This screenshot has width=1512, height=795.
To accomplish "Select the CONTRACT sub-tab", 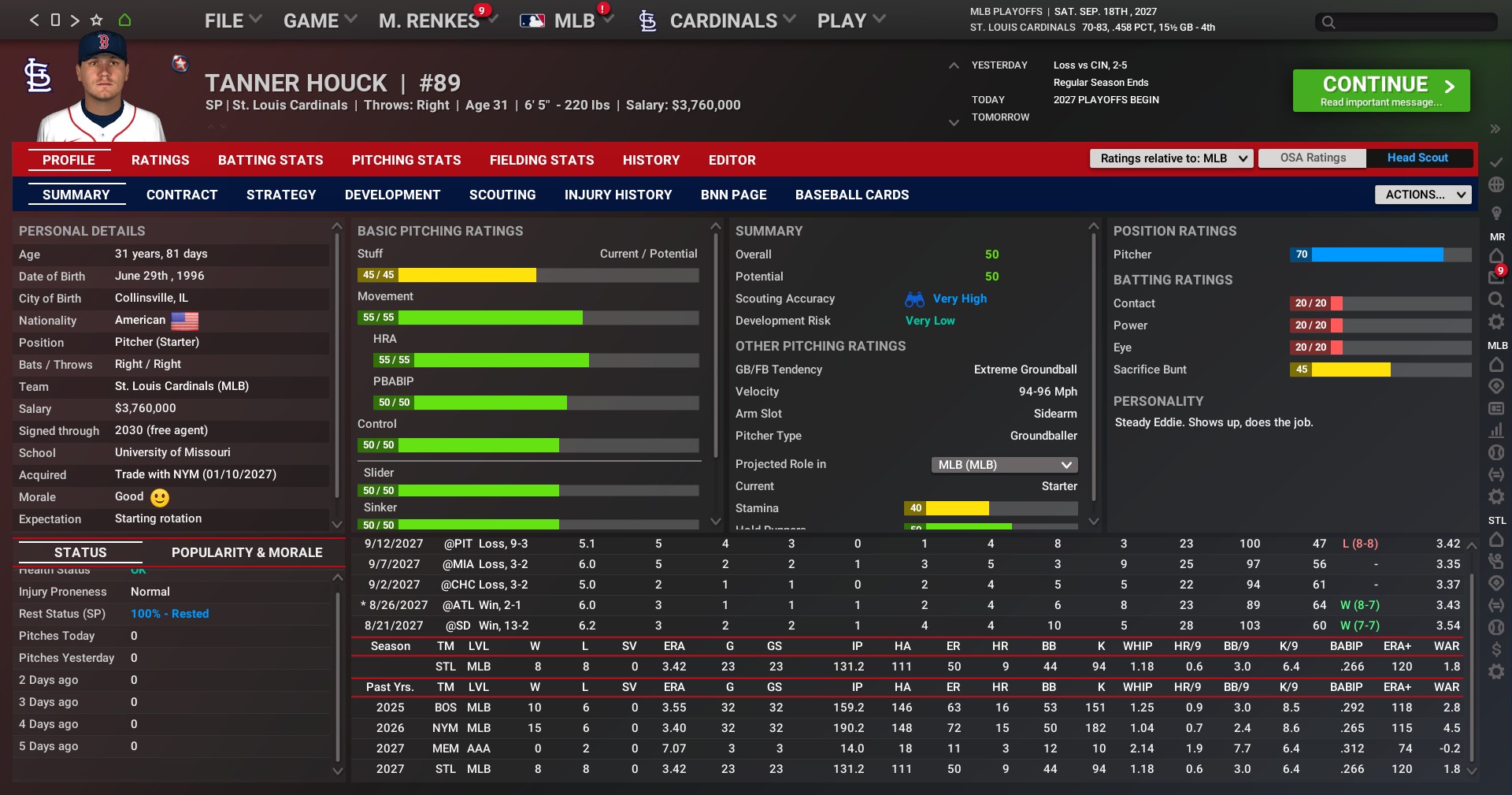I will click(182, 195).
